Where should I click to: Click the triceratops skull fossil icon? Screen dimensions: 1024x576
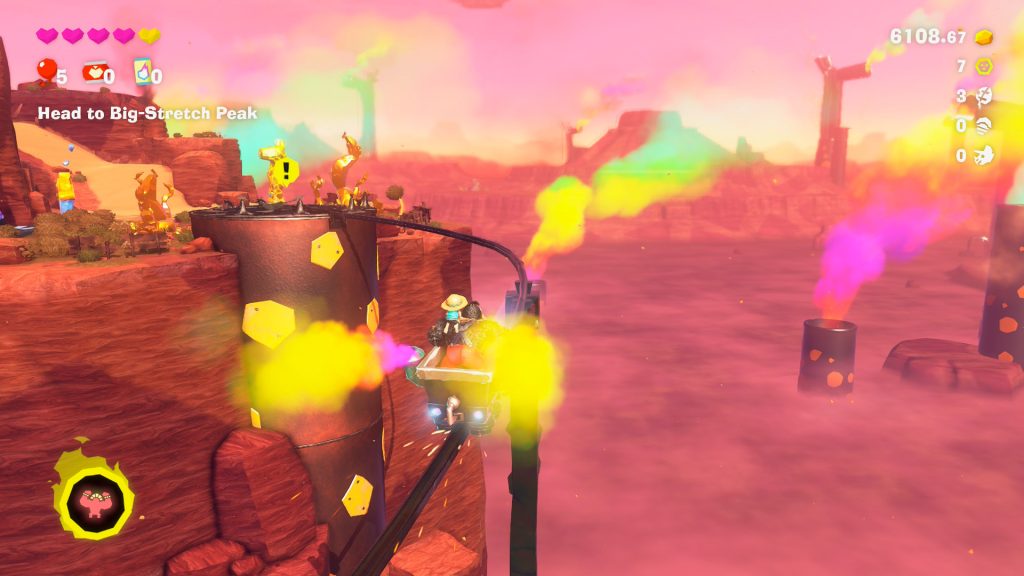click(984, 155)
